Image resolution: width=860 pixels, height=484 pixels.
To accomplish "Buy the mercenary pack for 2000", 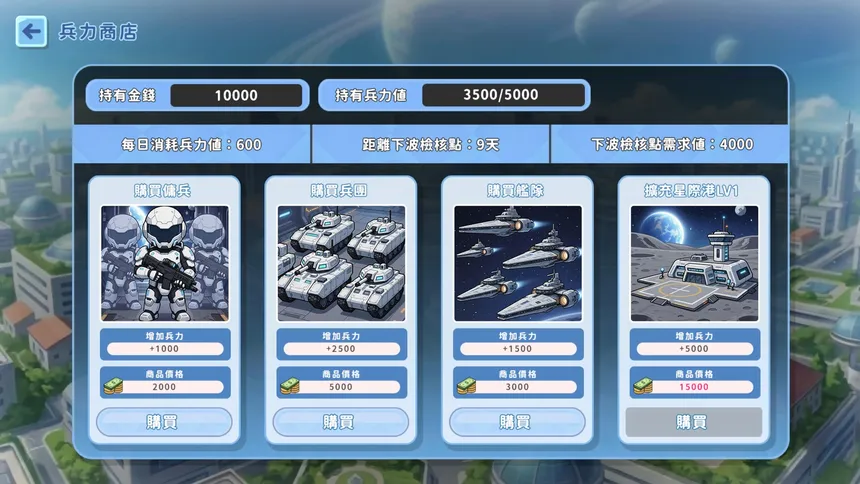I will [164, 422].
